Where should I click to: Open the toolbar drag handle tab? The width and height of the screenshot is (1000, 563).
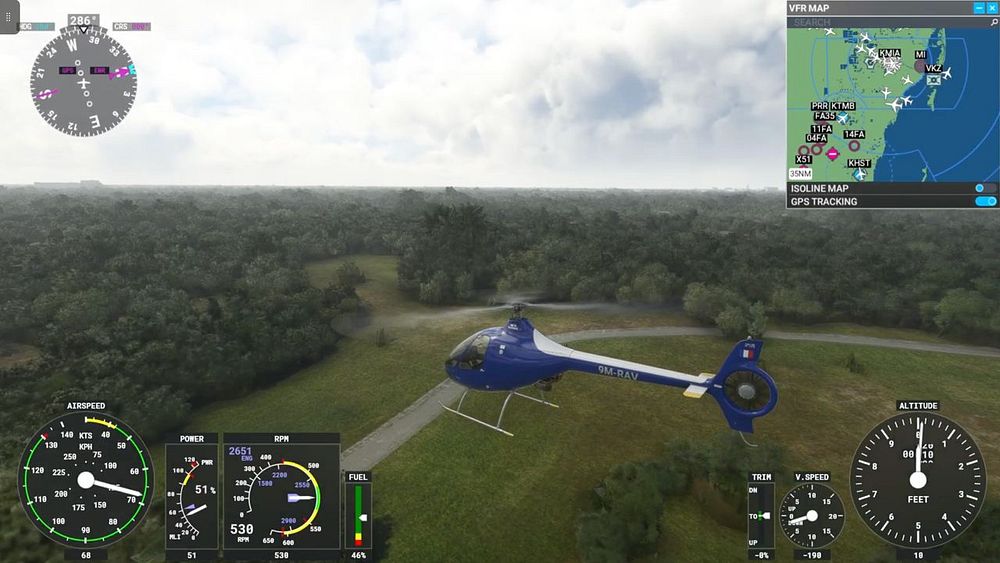(x=9, y=17)
